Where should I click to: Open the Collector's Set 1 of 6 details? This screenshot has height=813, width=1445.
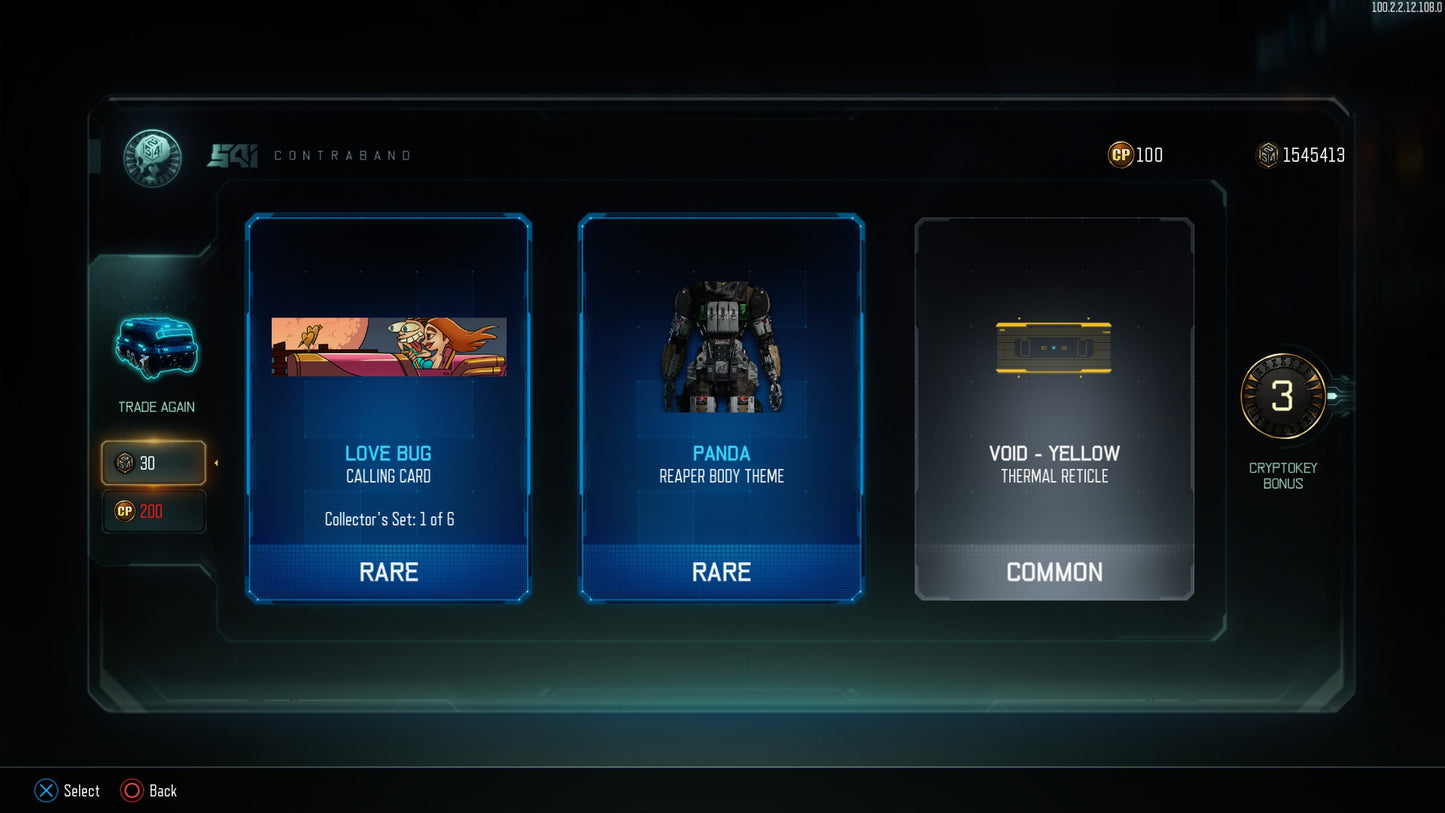[388, 518]
